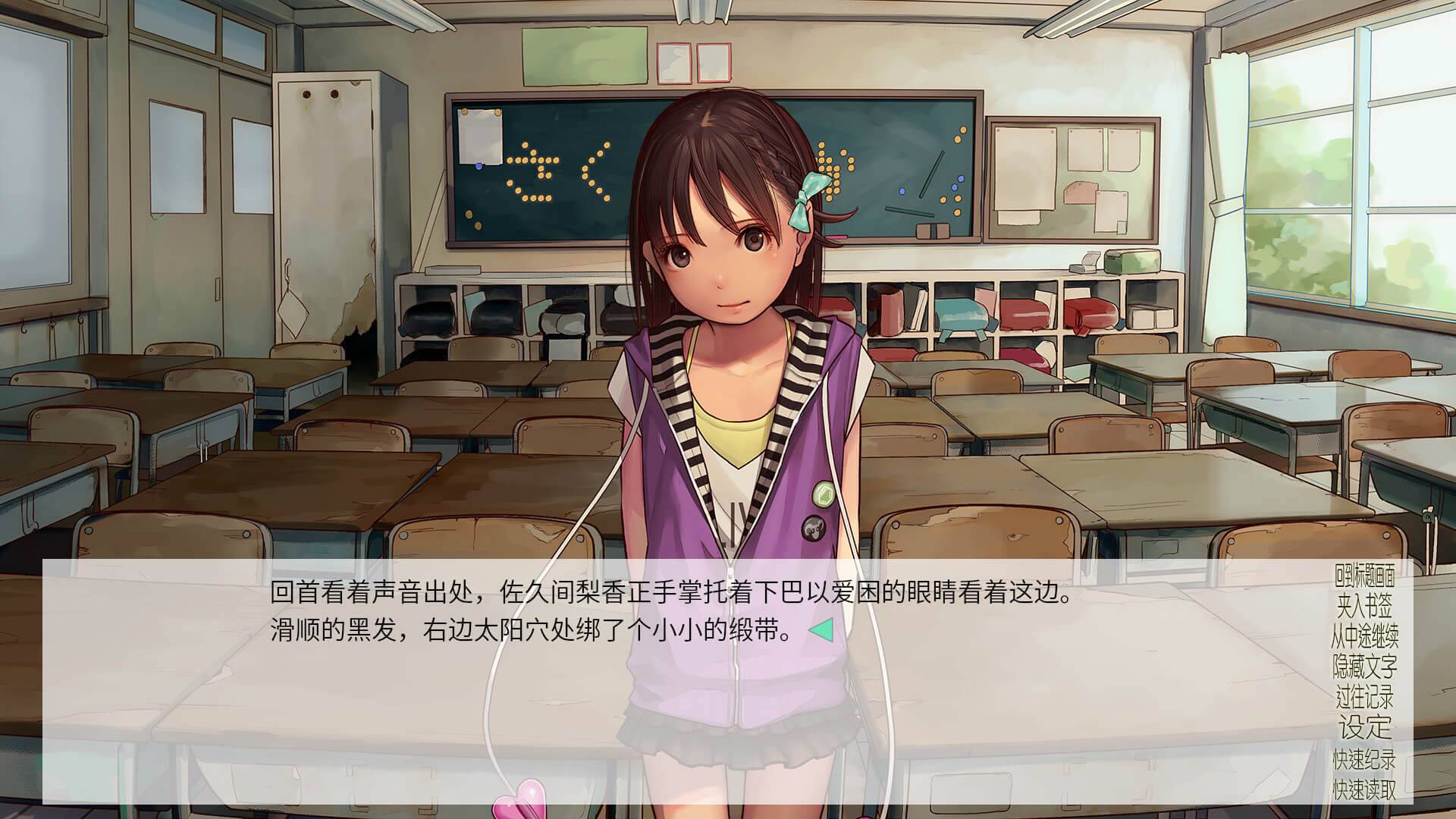The image size is (1456, 819).
Task: Open the 过往记录 backlog history
Action: (x=1364, y=697)
